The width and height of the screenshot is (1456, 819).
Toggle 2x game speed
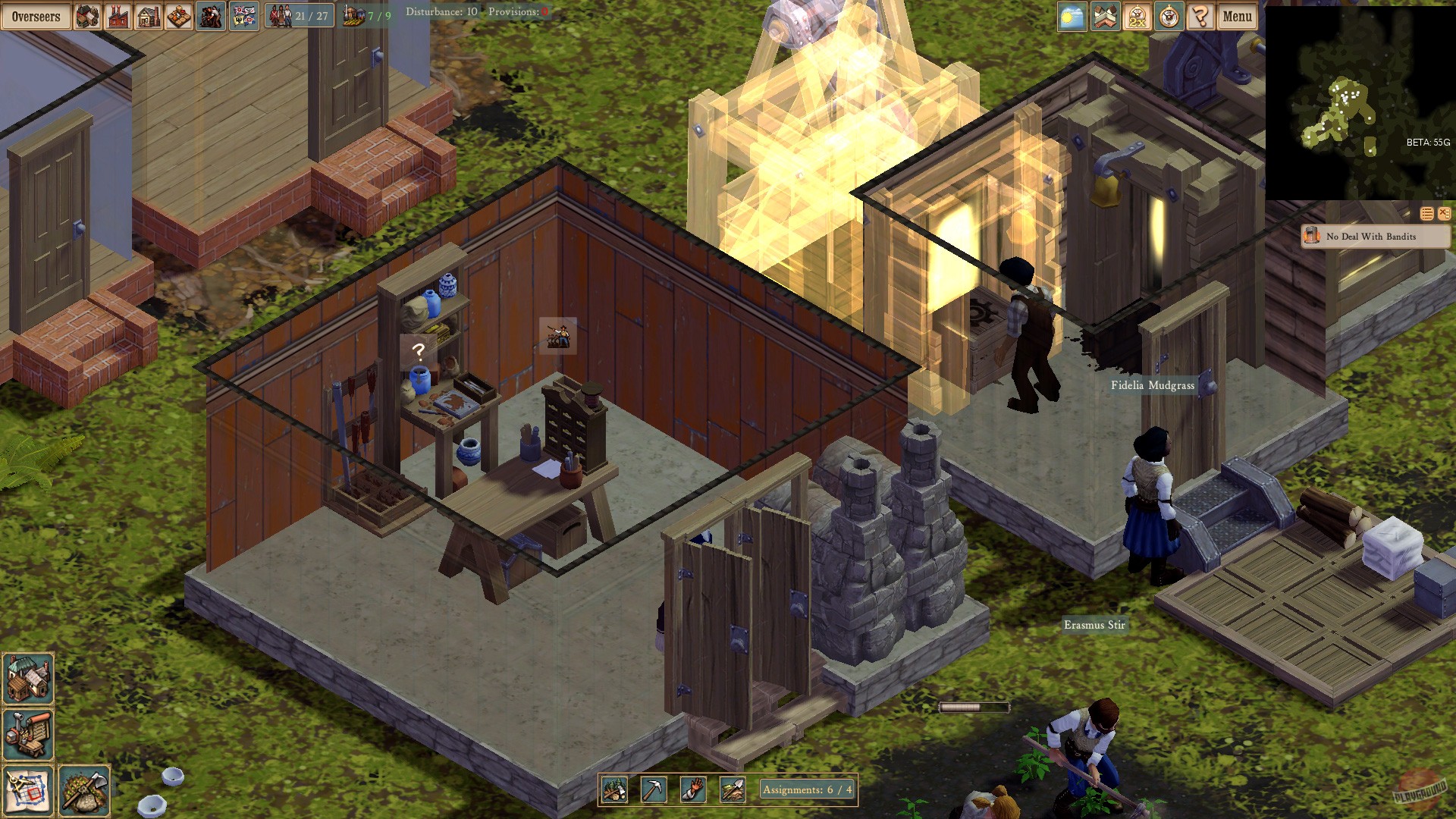point(1138,17)
